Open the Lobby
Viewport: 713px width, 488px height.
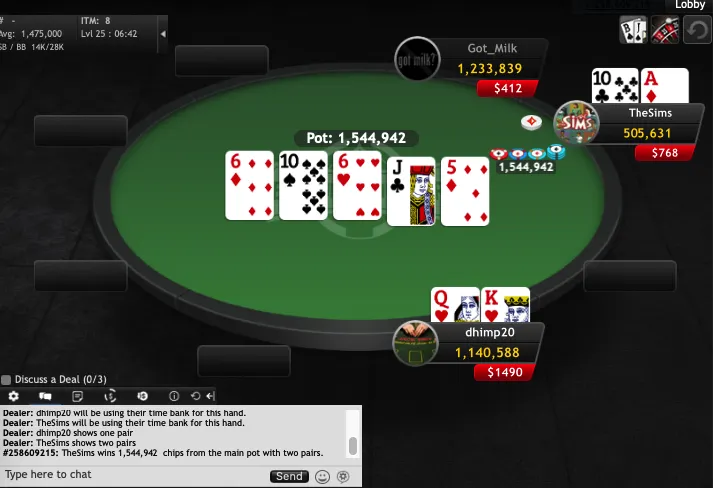point(690,5)
